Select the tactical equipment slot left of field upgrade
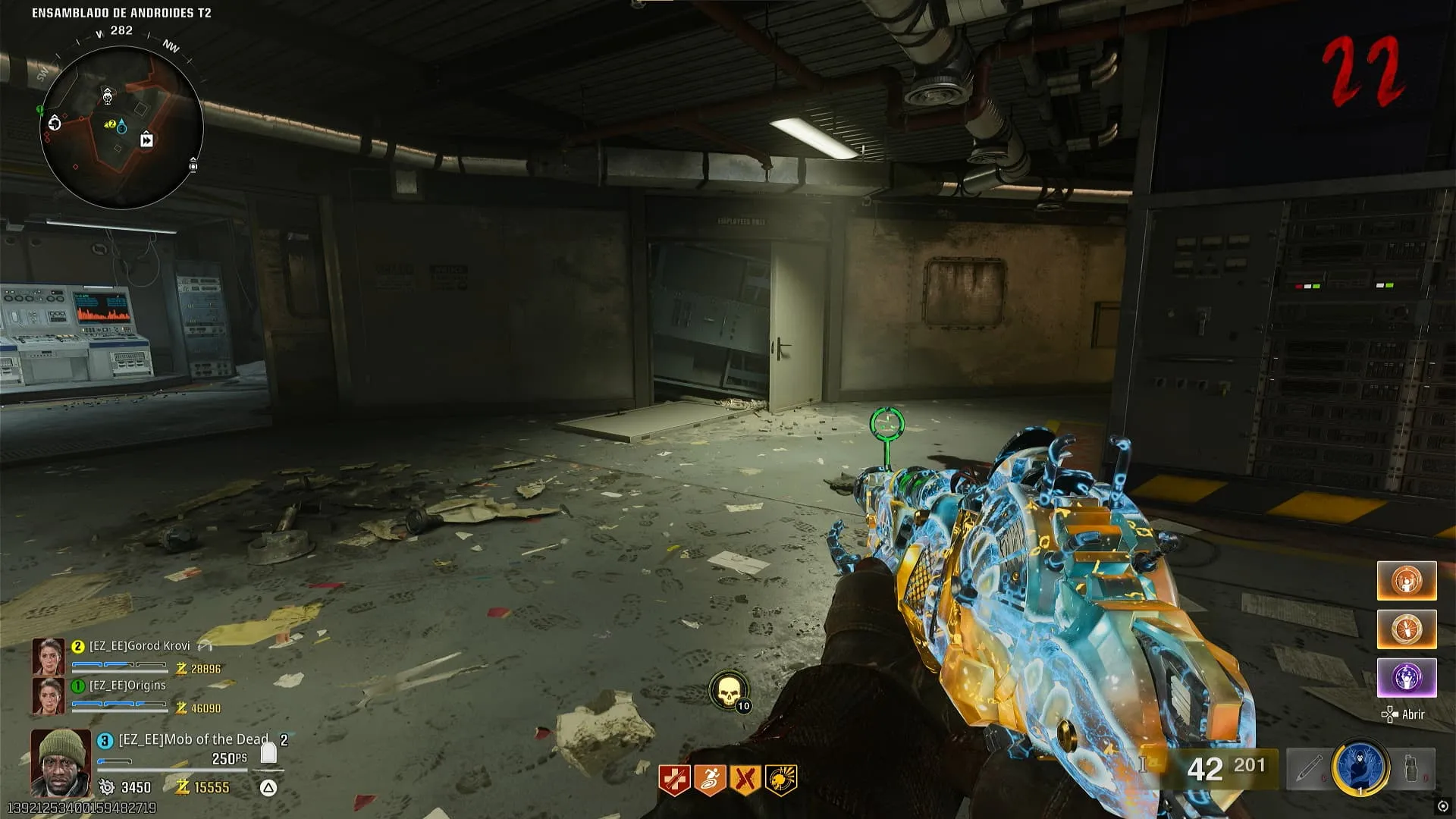 point(1310,769)
